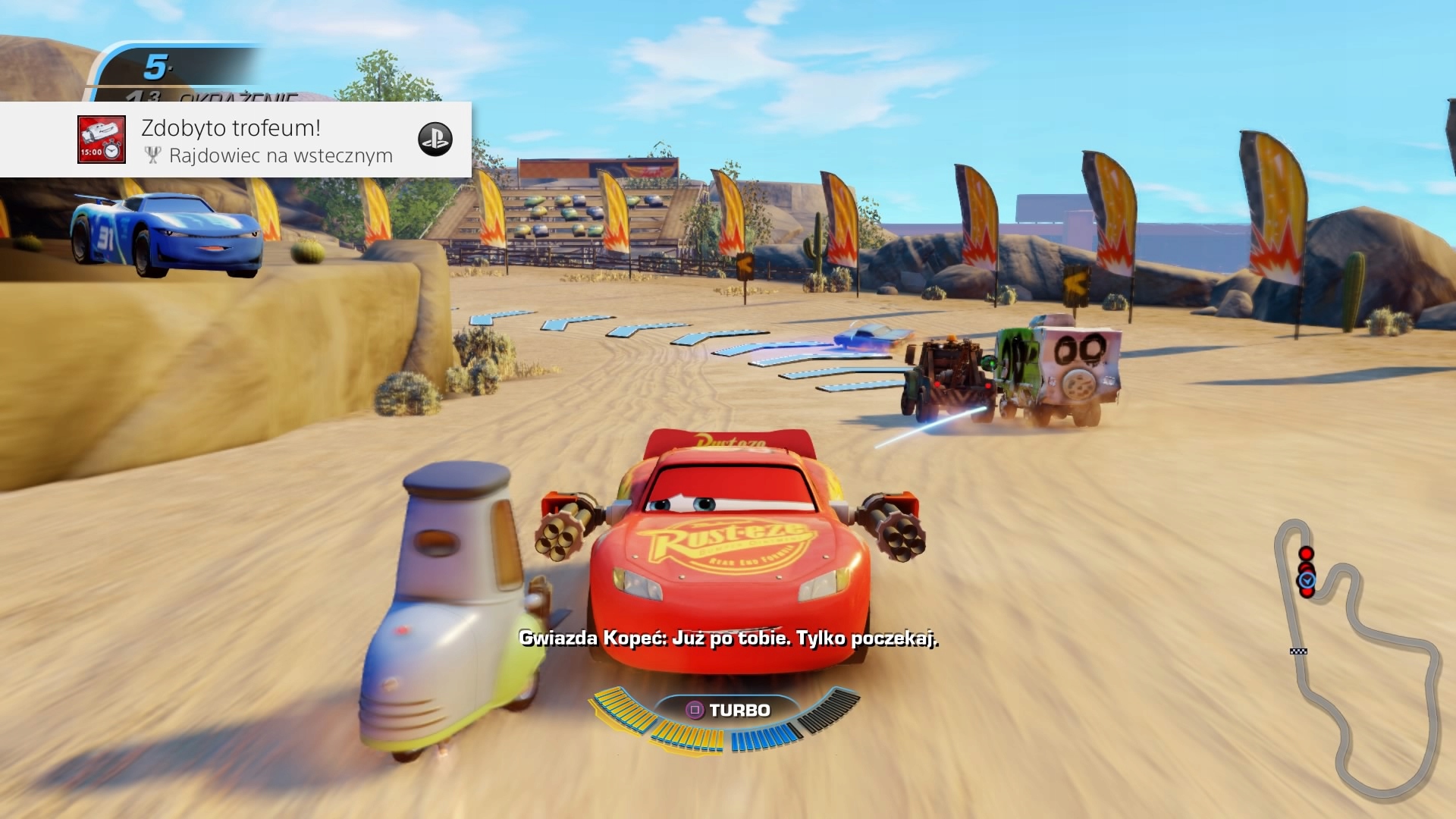Select the Rajdowiec na wstecznym trophy thumbnail
This screenshot has width=1456, height=819.
[102, 140]
